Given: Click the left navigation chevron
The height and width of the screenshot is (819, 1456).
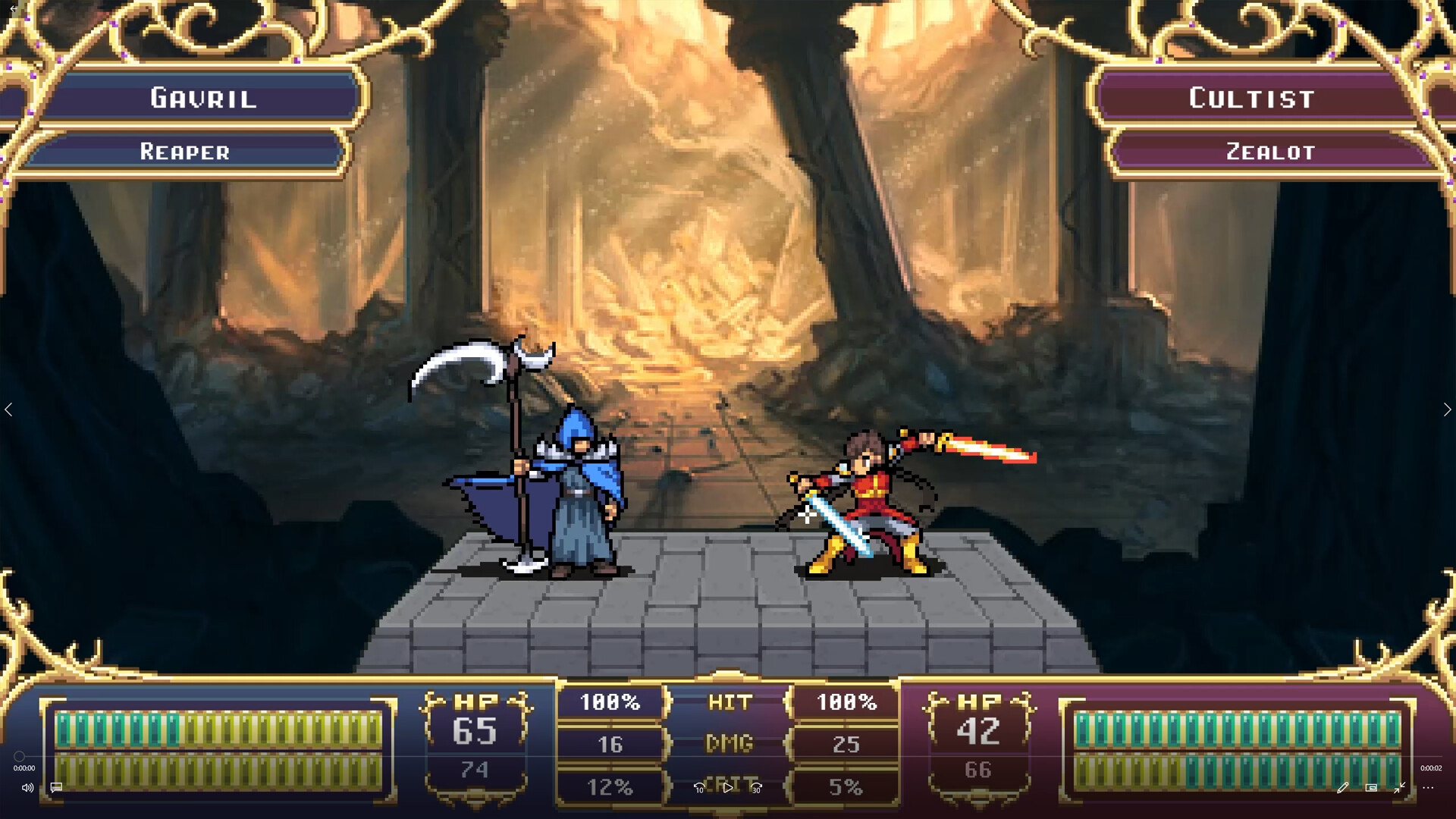Looking at the screenshot, I should (10, 409).
